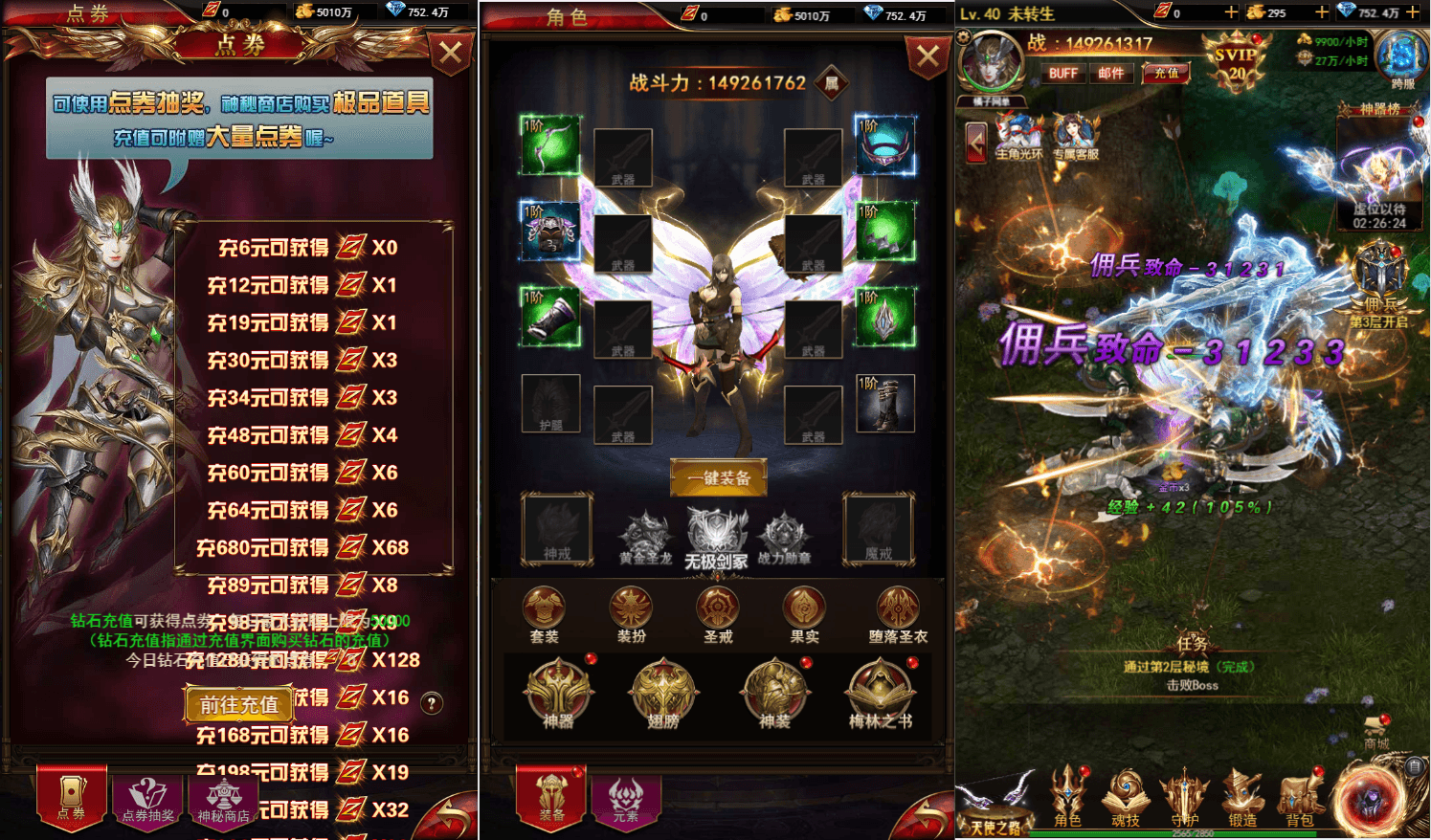Screen dimensions: 1431x840
Task: Open the 背包 backpack
Action: pyautogui.click(x=1299, y=797)
